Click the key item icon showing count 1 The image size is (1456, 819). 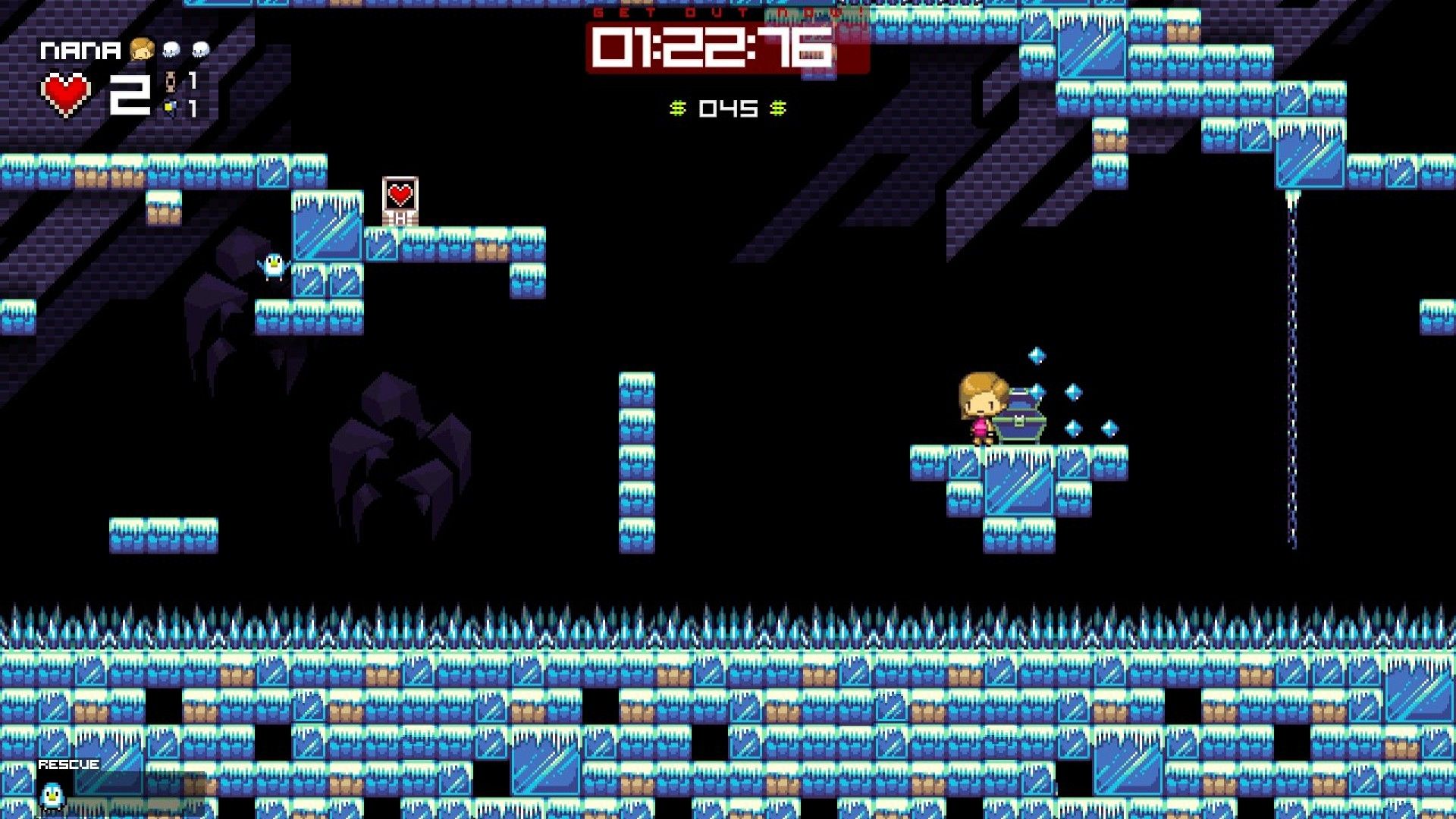pyautogui.click(x=170, y=80)
